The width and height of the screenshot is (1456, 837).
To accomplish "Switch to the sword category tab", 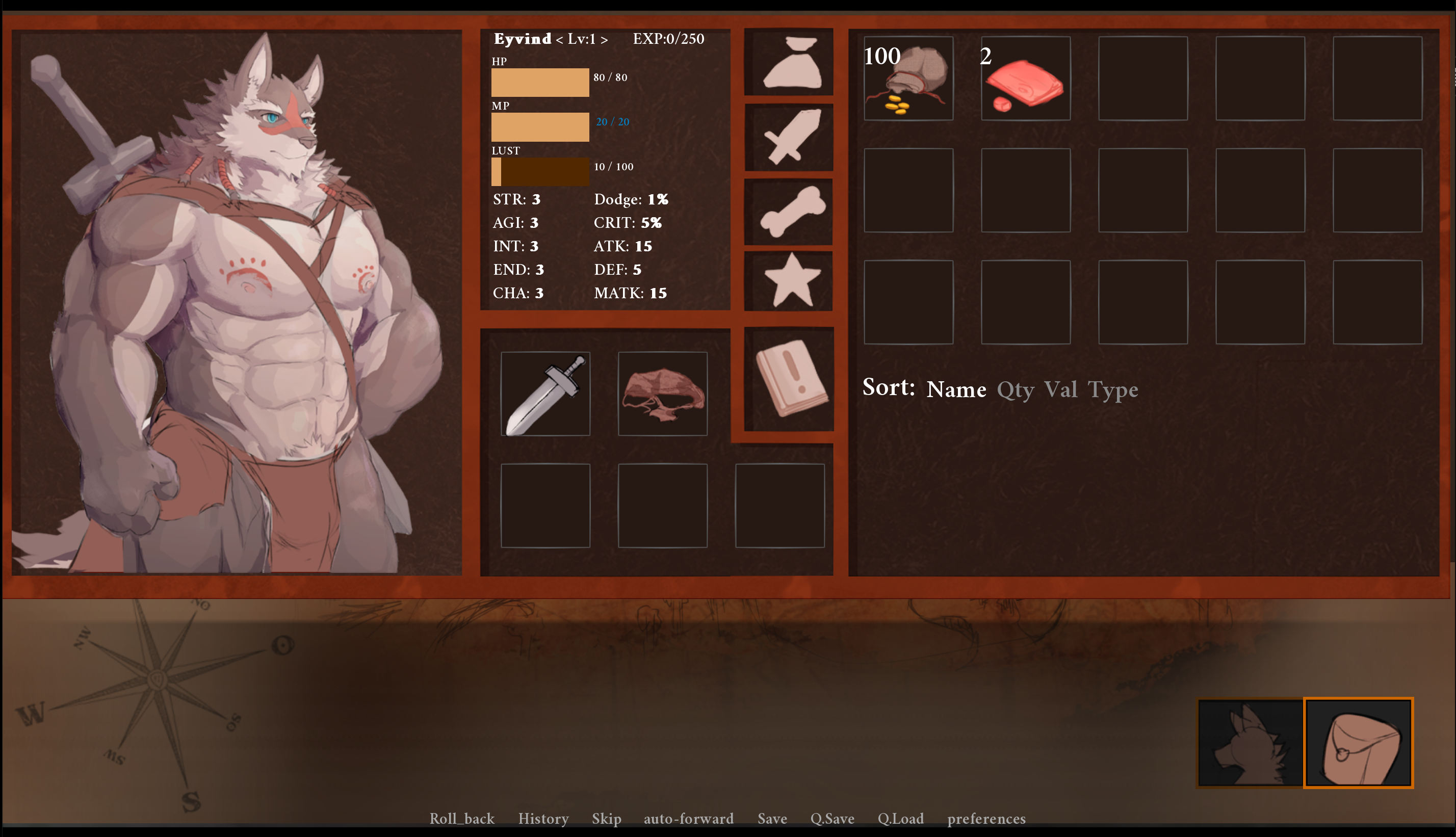I will (789, 137).
